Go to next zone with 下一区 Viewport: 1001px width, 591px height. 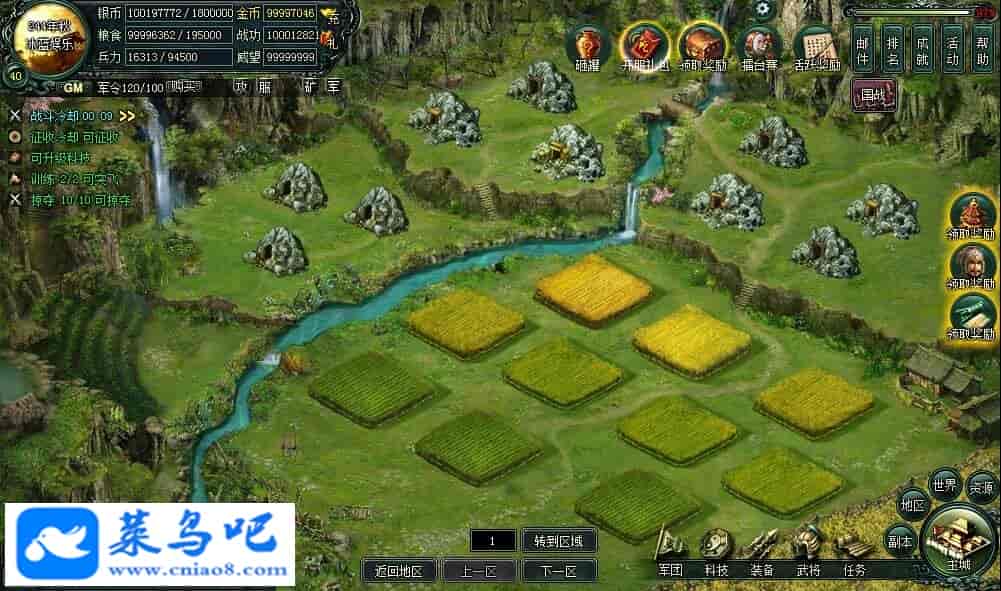[x=558, y=571]
